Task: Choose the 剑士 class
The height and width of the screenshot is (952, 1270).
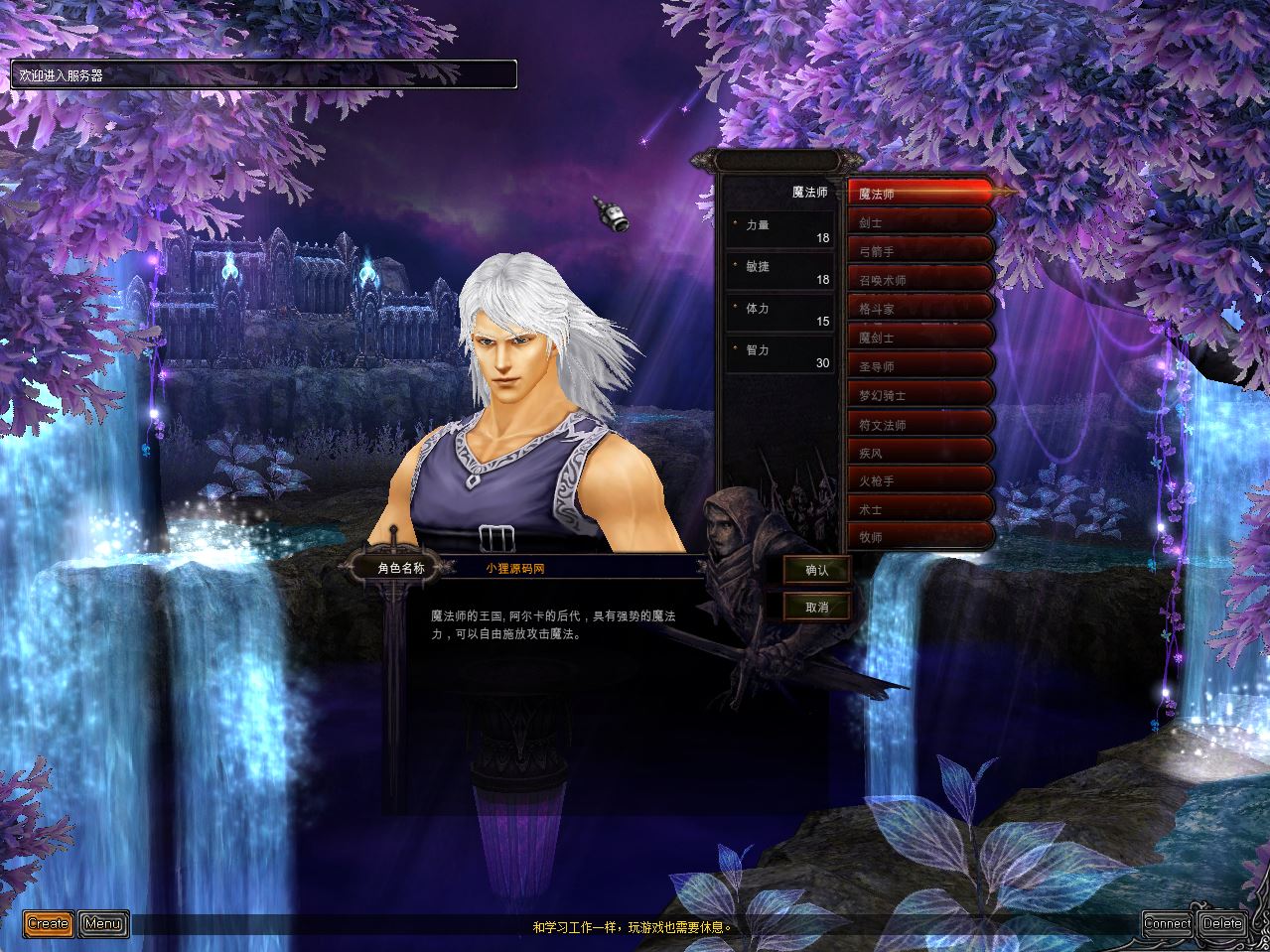Action: tap(918, 223)
